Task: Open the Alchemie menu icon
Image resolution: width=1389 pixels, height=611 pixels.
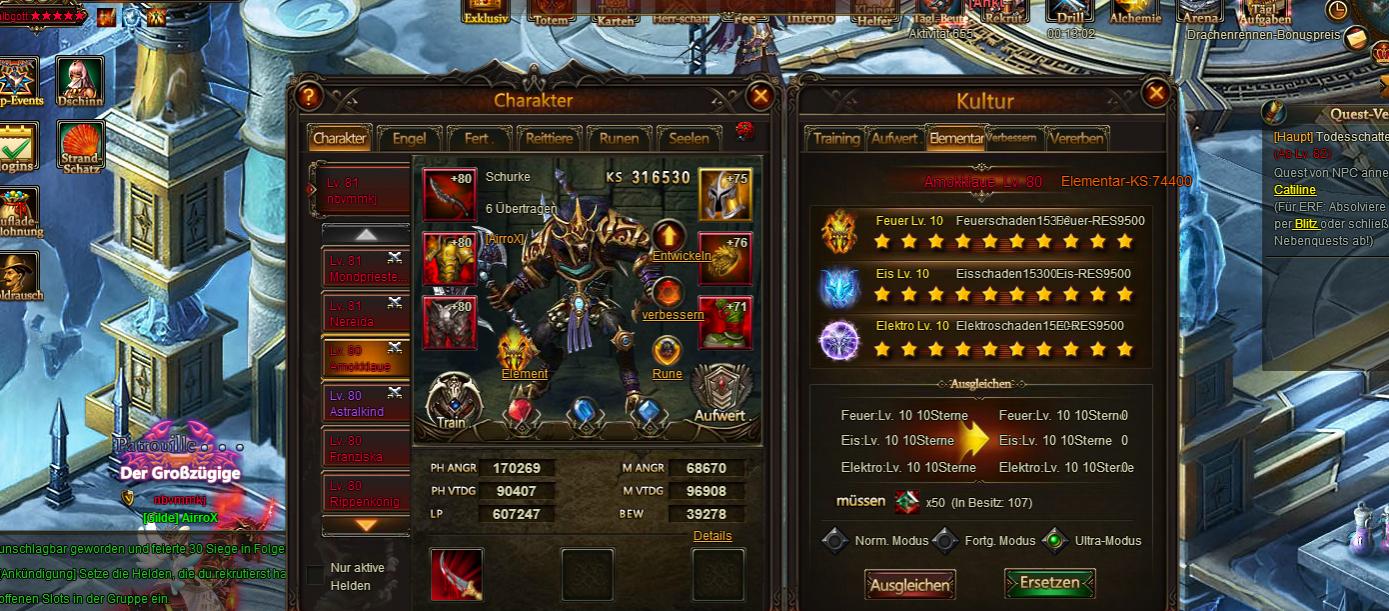Action: (1135, 12)
